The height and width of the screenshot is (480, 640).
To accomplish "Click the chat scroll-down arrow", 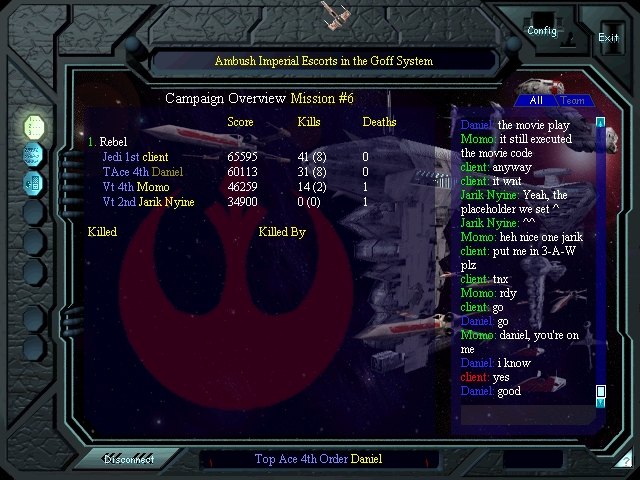I will point(601,402).
